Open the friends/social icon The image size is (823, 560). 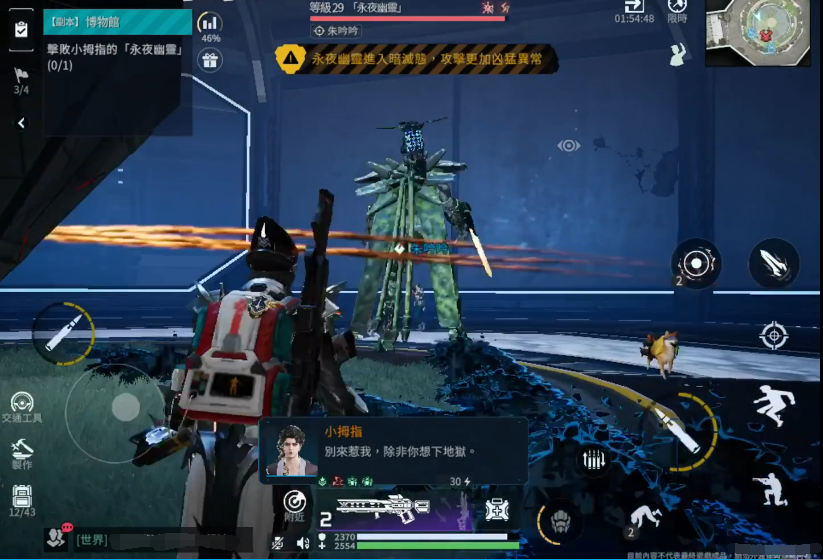pyautogui.click(x=56, y=538)
